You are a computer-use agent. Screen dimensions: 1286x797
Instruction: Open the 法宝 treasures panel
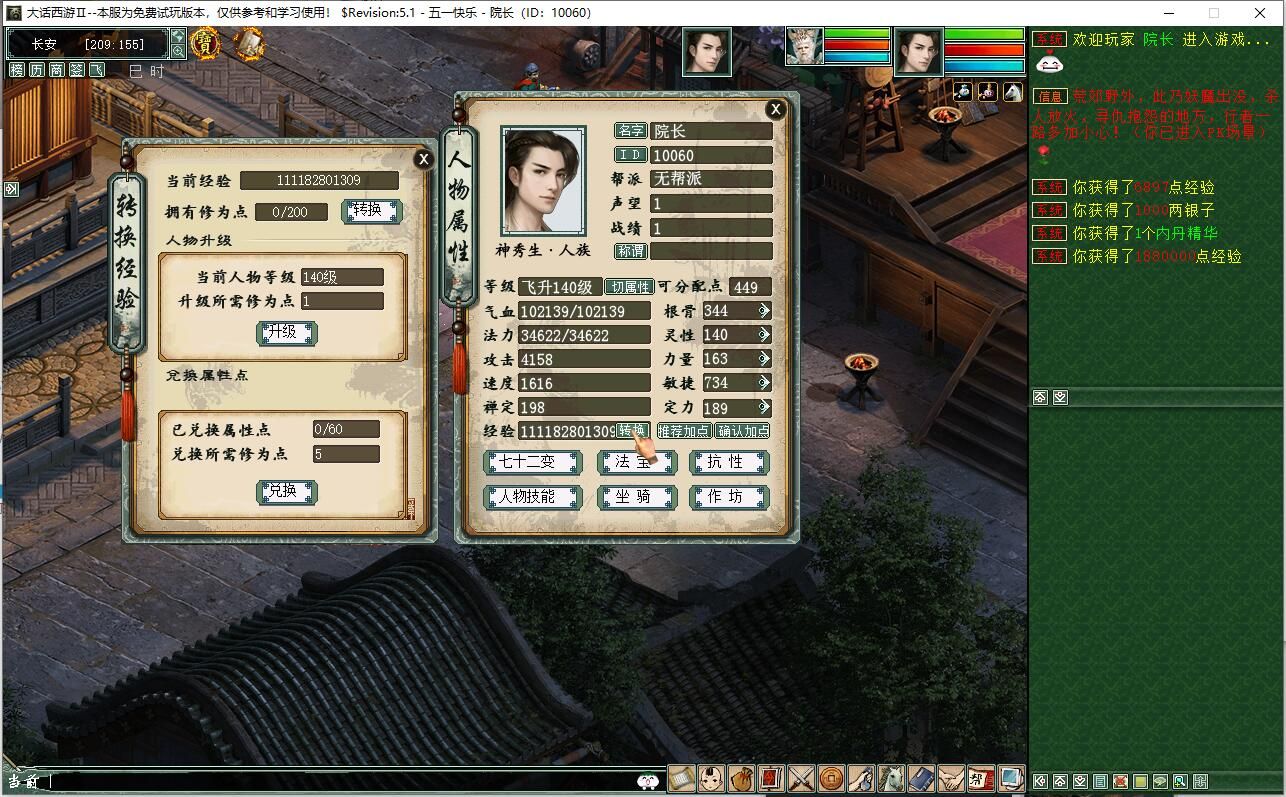tap(636, 462)
